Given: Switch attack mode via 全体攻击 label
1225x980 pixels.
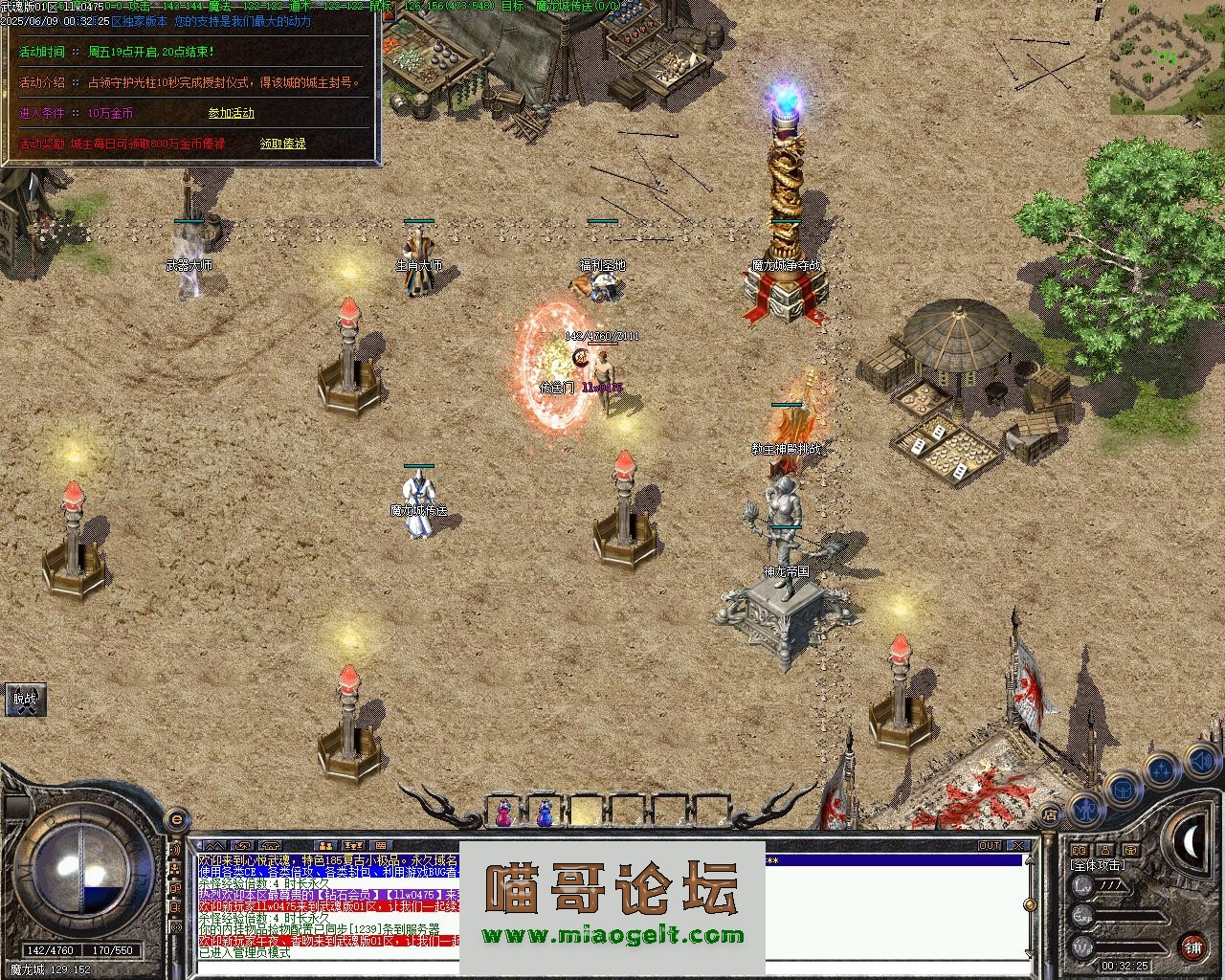Looking at the screenshot, I should coord(1099,865).
